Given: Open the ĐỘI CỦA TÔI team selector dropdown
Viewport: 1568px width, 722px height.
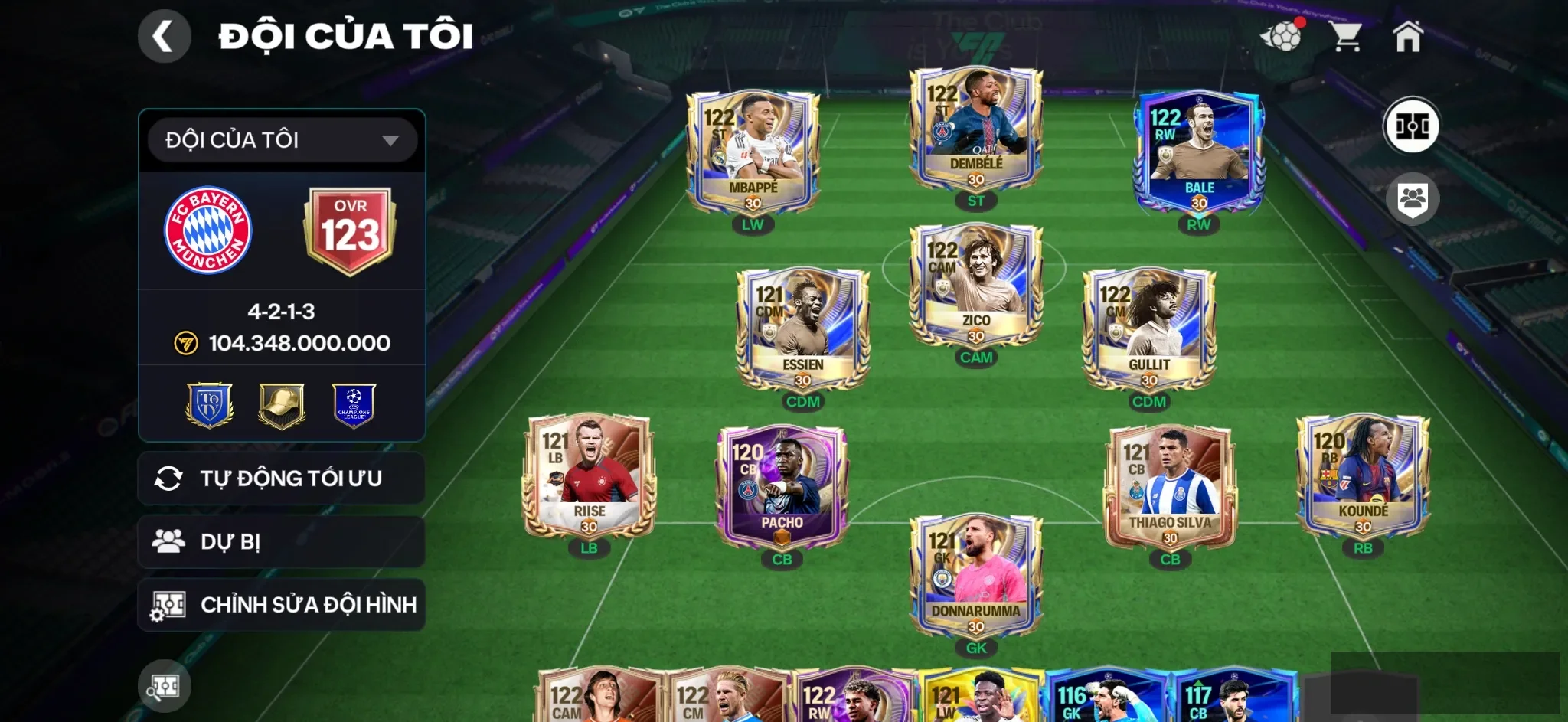Looking at the screenshot, I should [x=260, y=141].
